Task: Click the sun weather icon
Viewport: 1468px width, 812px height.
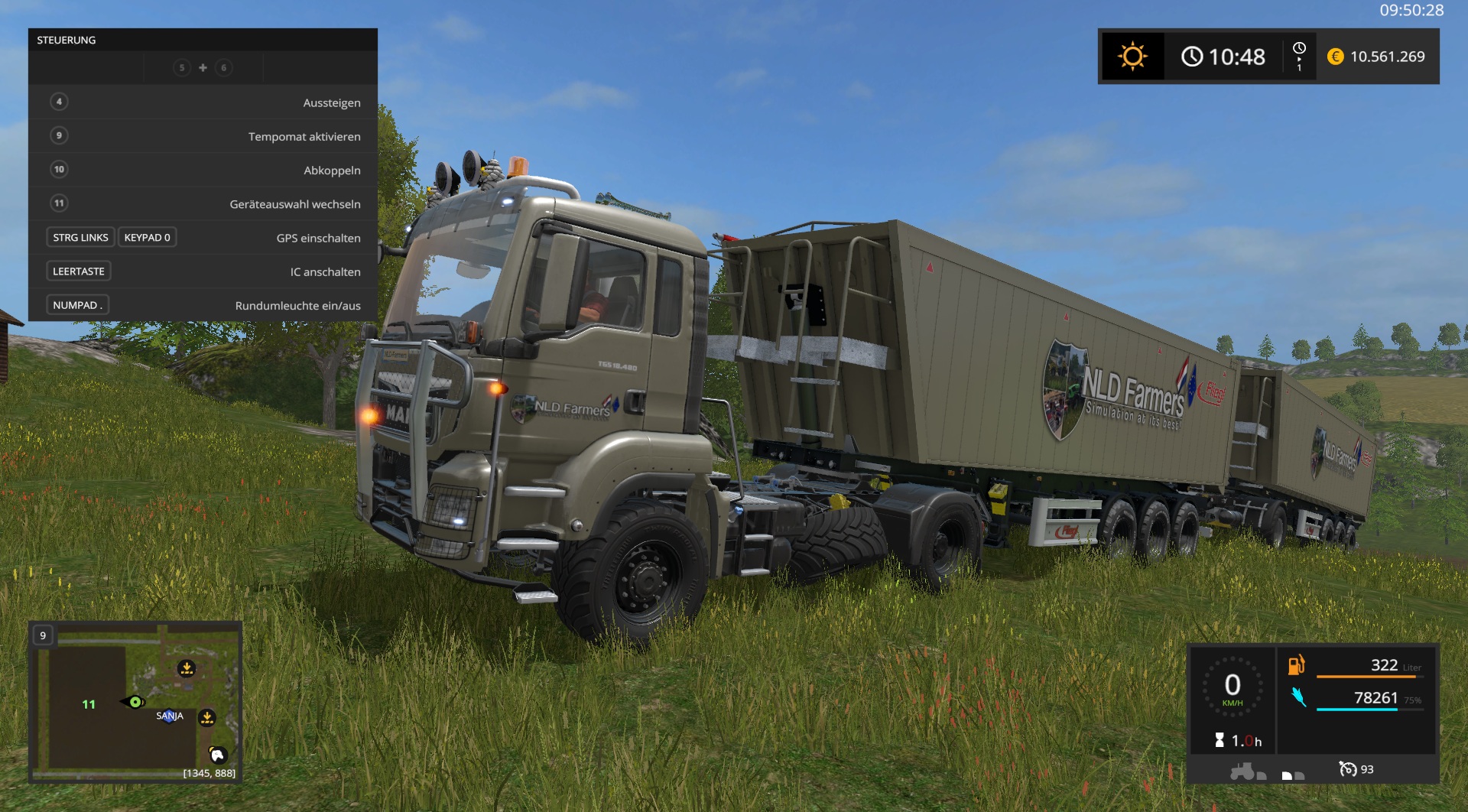Action: tap(1132, 57)
